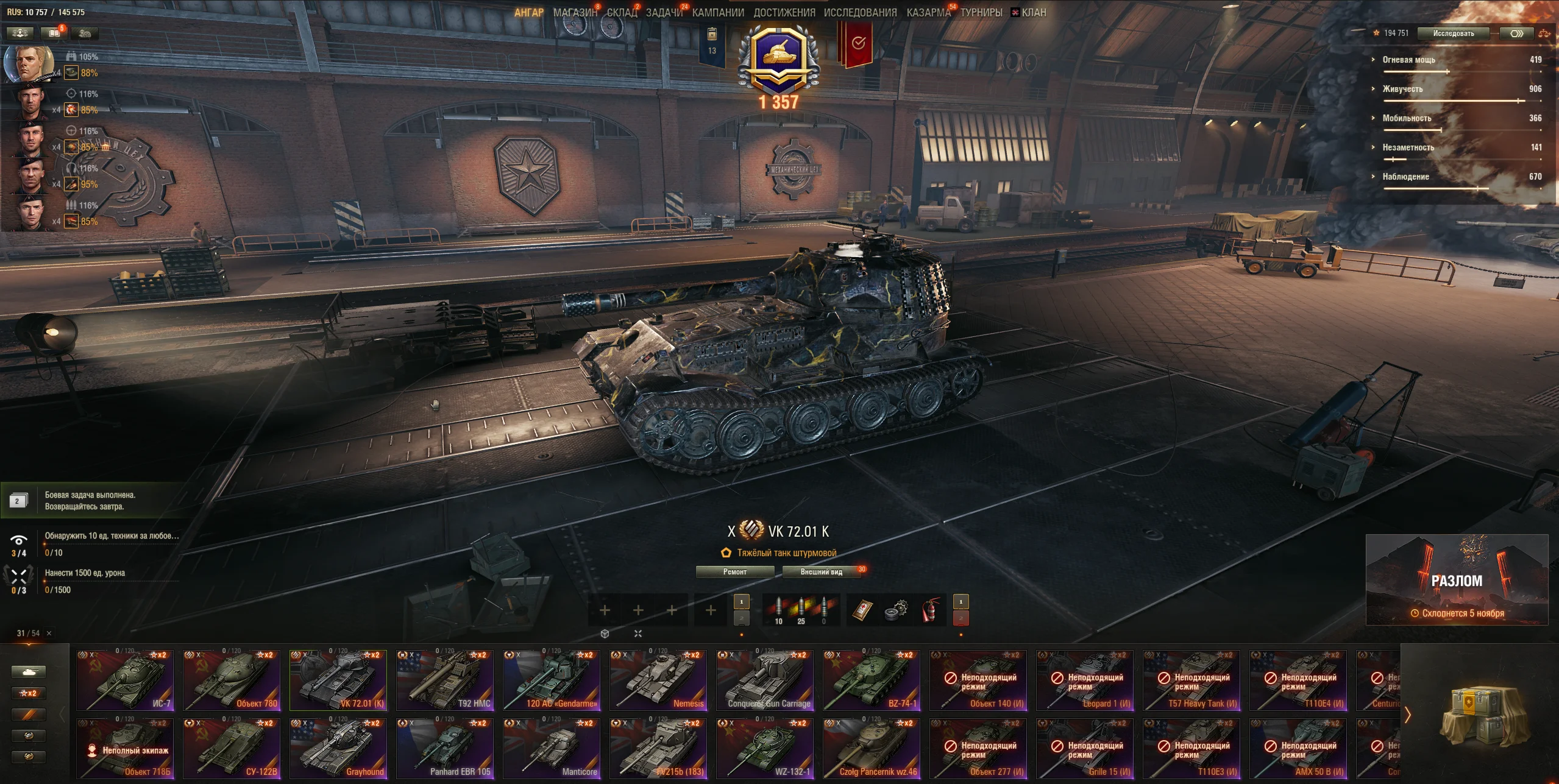
Task: Switch to the Склад storage tab
Action: (x=622, y=12)
